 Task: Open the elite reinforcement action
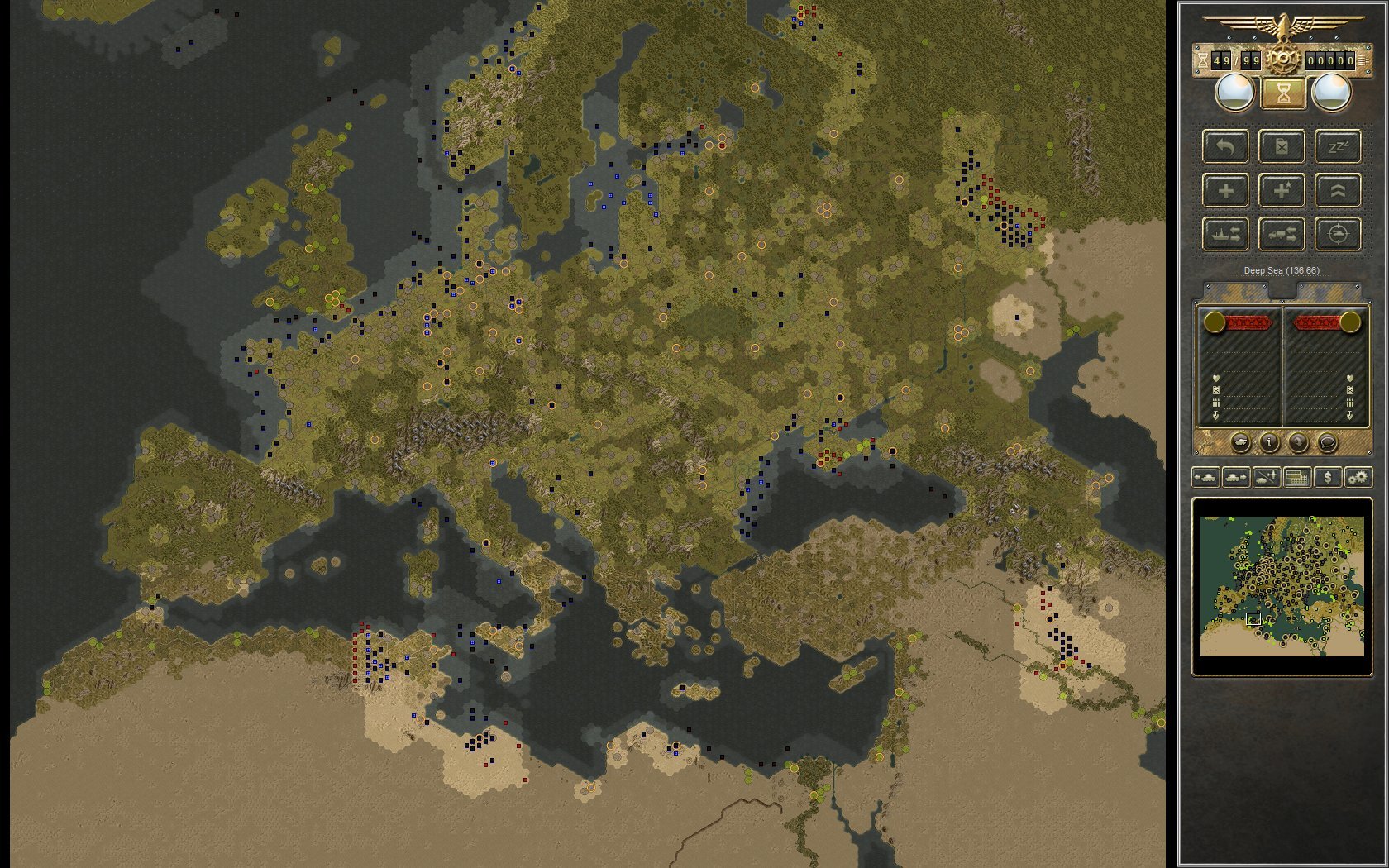(x=1282, y=191)
